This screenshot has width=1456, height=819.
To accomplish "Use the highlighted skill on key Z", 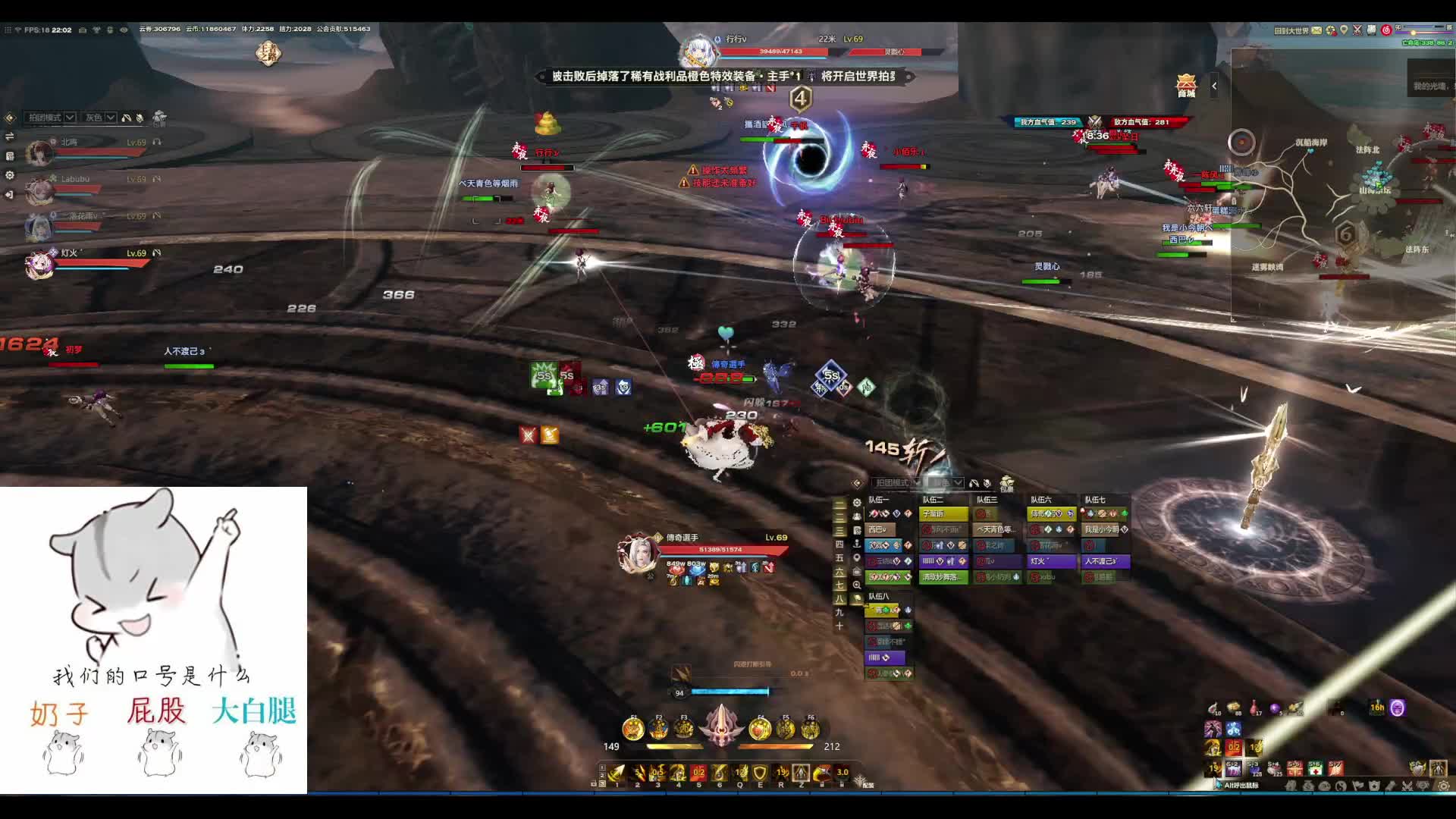I will 801,773.
